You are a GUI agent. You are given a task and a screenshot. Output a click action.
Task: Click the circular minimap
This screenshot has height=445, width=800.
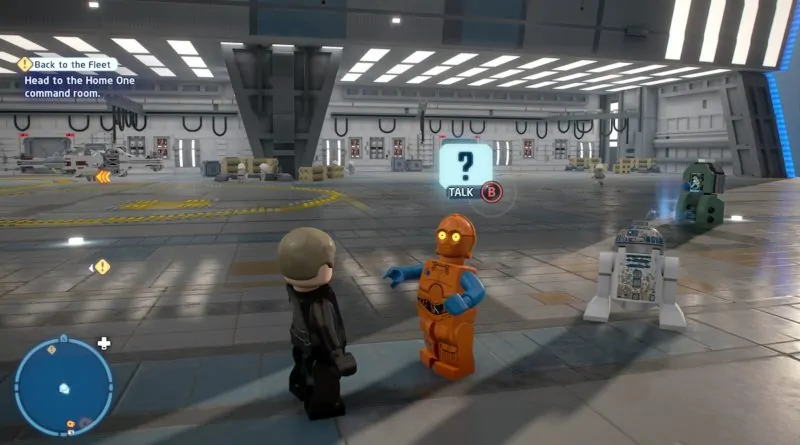[x=62, y=387]
